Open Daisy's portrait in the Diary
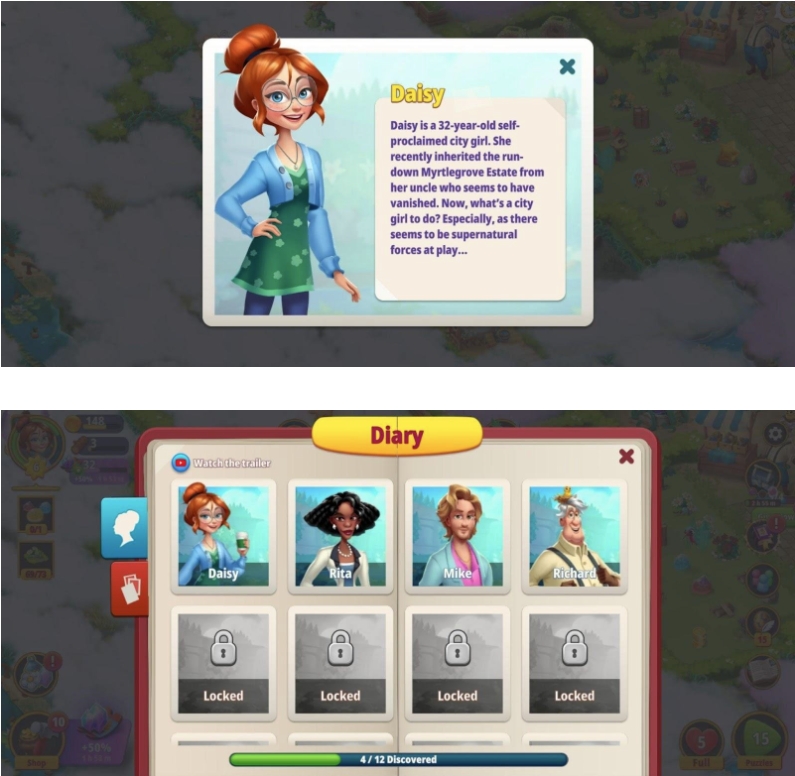 (223, 535)
